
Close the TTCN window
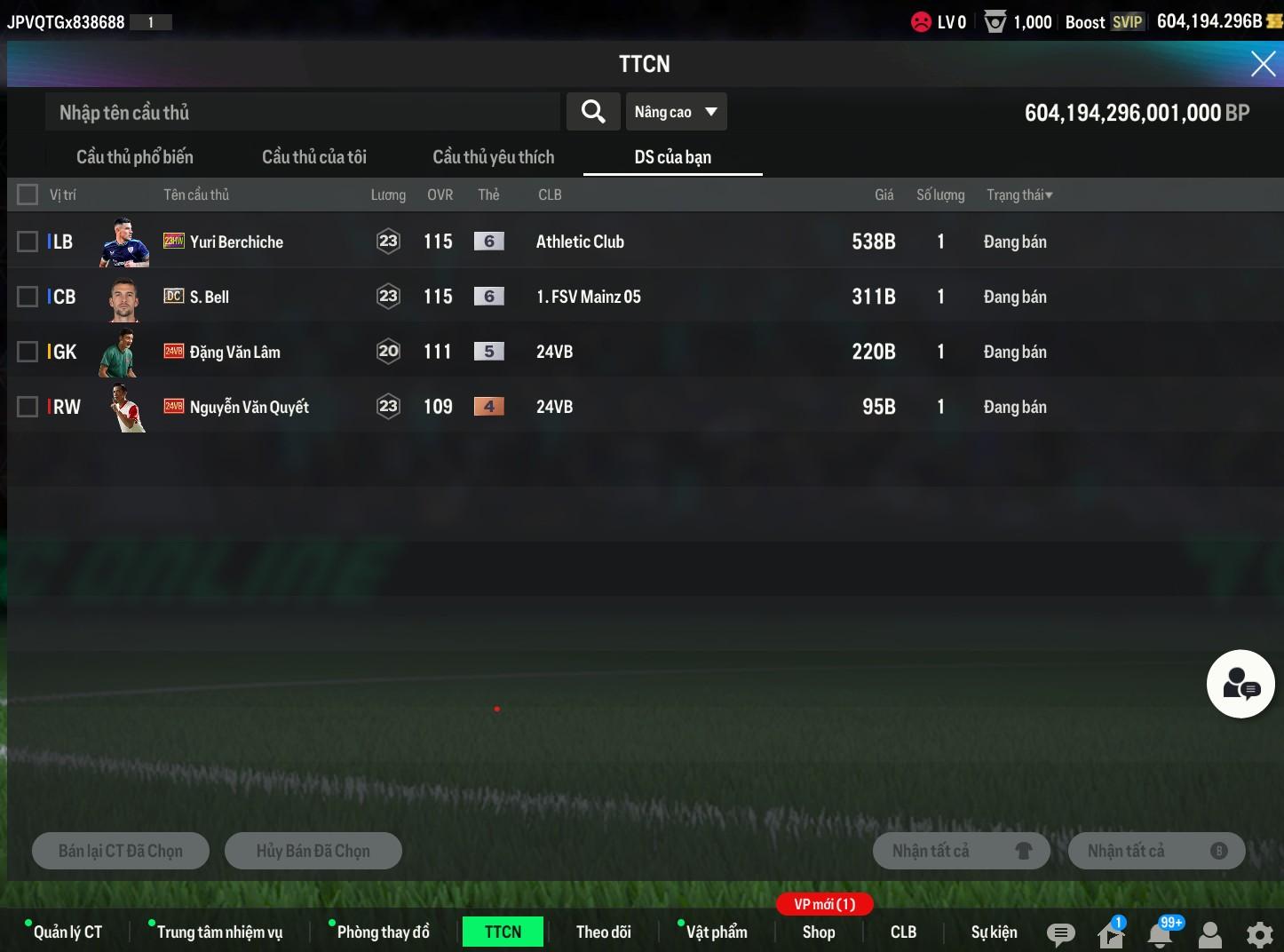tap(1263, 64)
